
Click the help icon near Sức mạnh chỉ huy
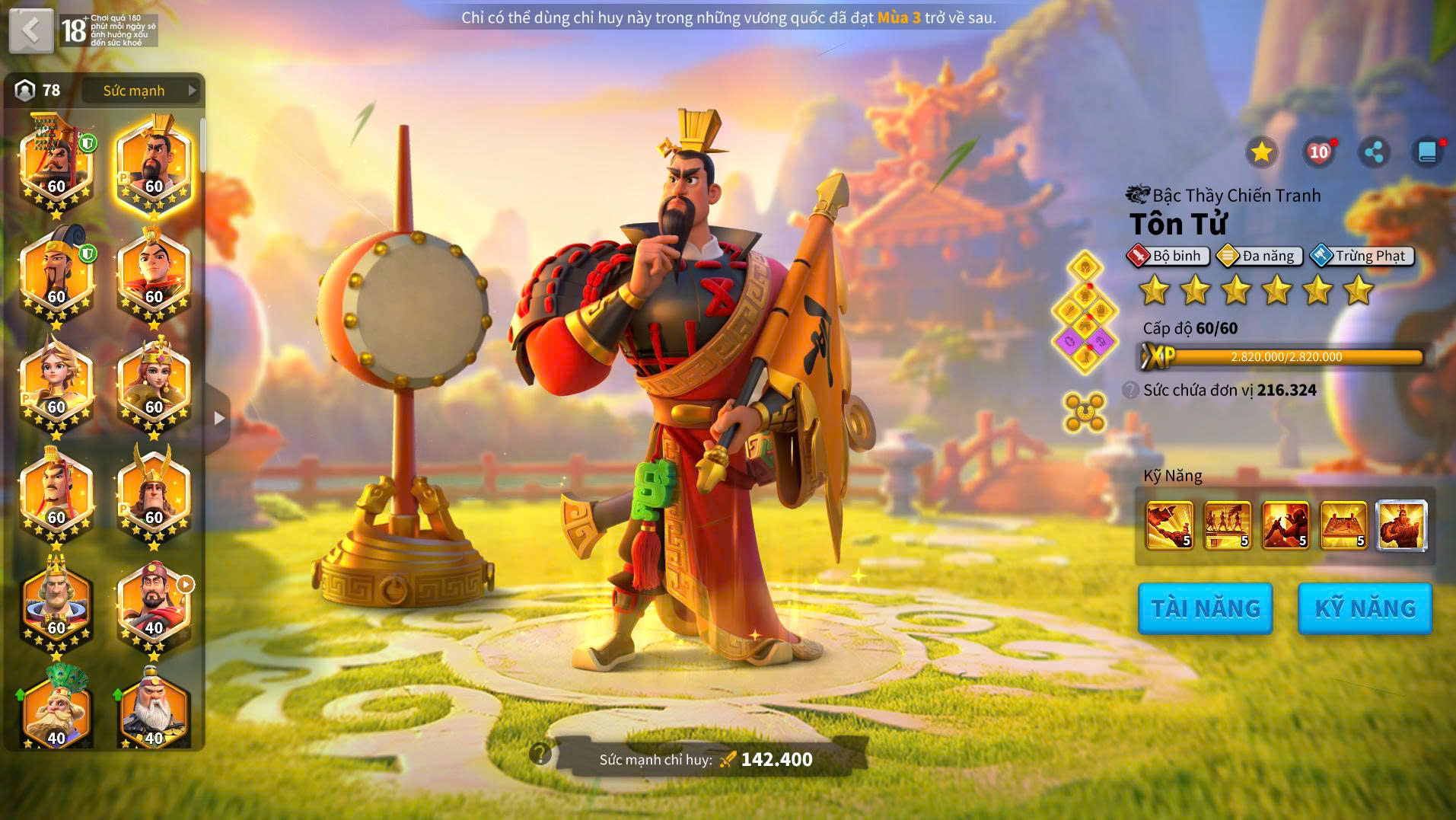540,754
